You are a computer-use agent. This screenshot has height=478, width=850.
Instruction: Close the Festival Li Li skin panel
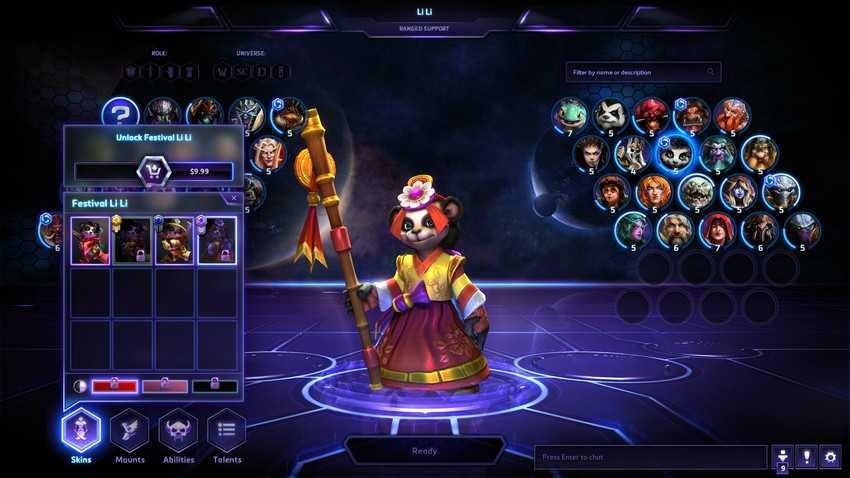click(234, 198)
